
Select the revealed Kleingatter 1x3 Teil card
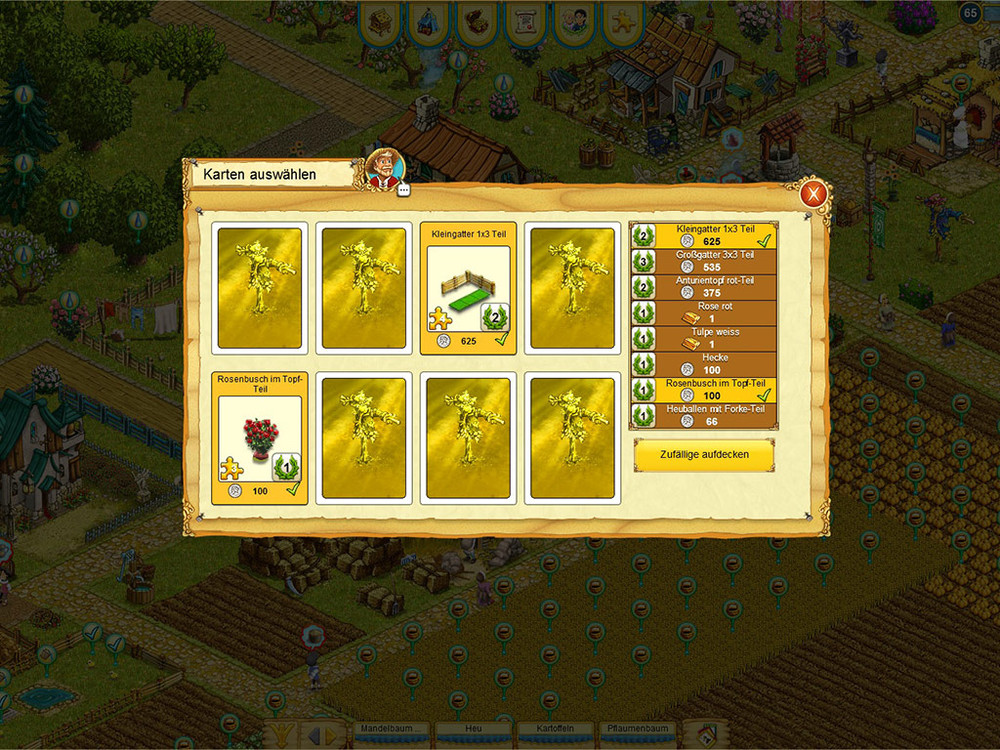[x=468, y=288]
